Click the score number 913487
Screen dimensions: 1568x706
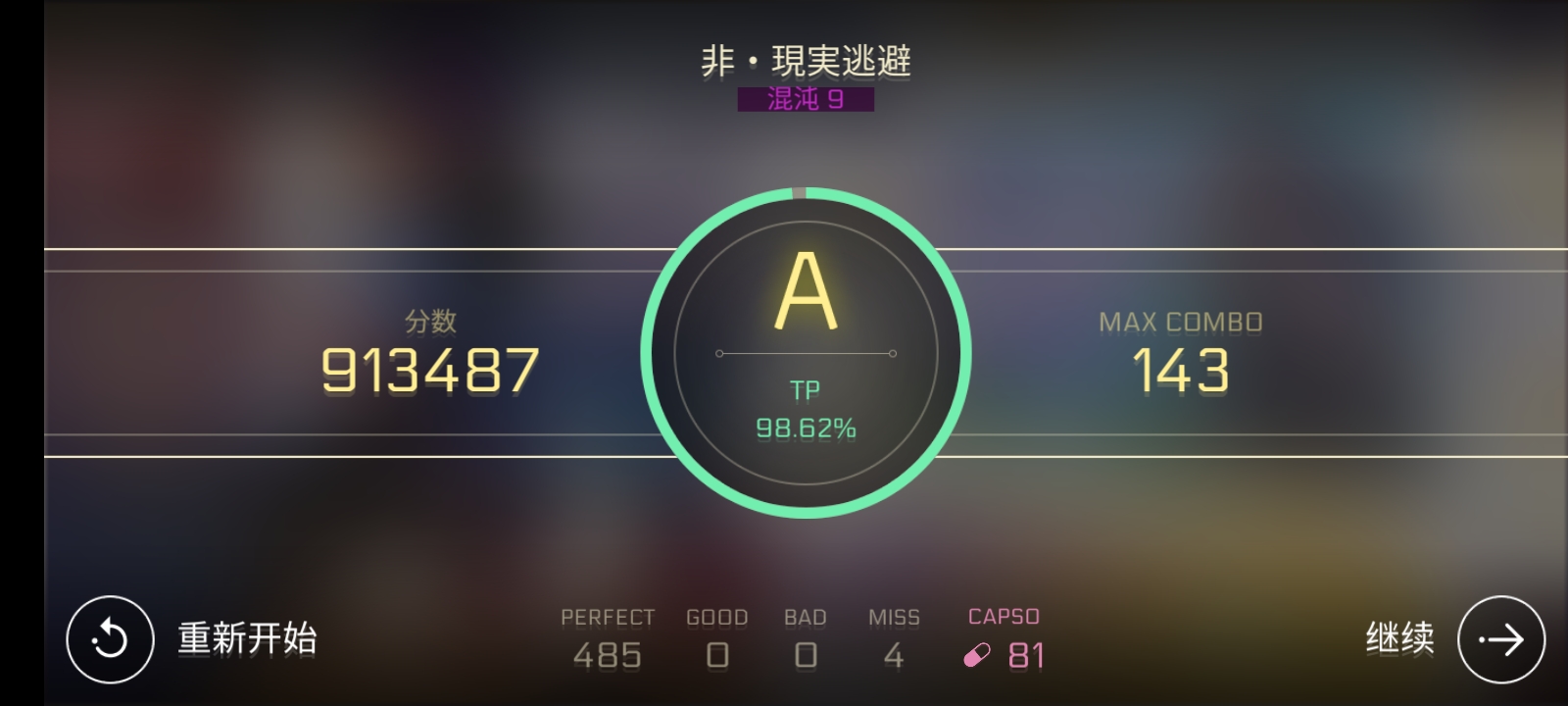click(x=429, y=370)
